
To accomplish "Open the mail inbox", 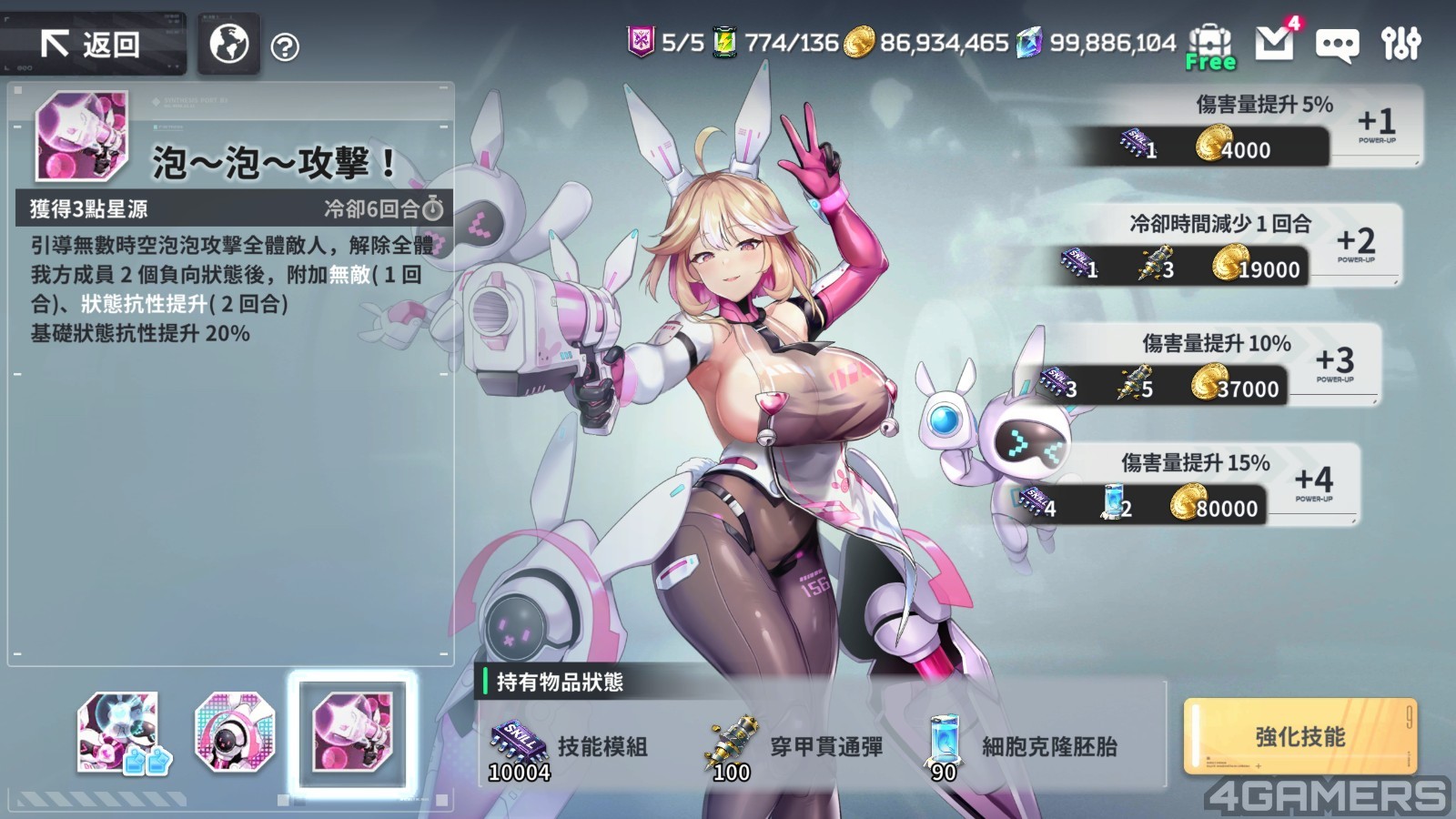I will (x=1274, y=42).
